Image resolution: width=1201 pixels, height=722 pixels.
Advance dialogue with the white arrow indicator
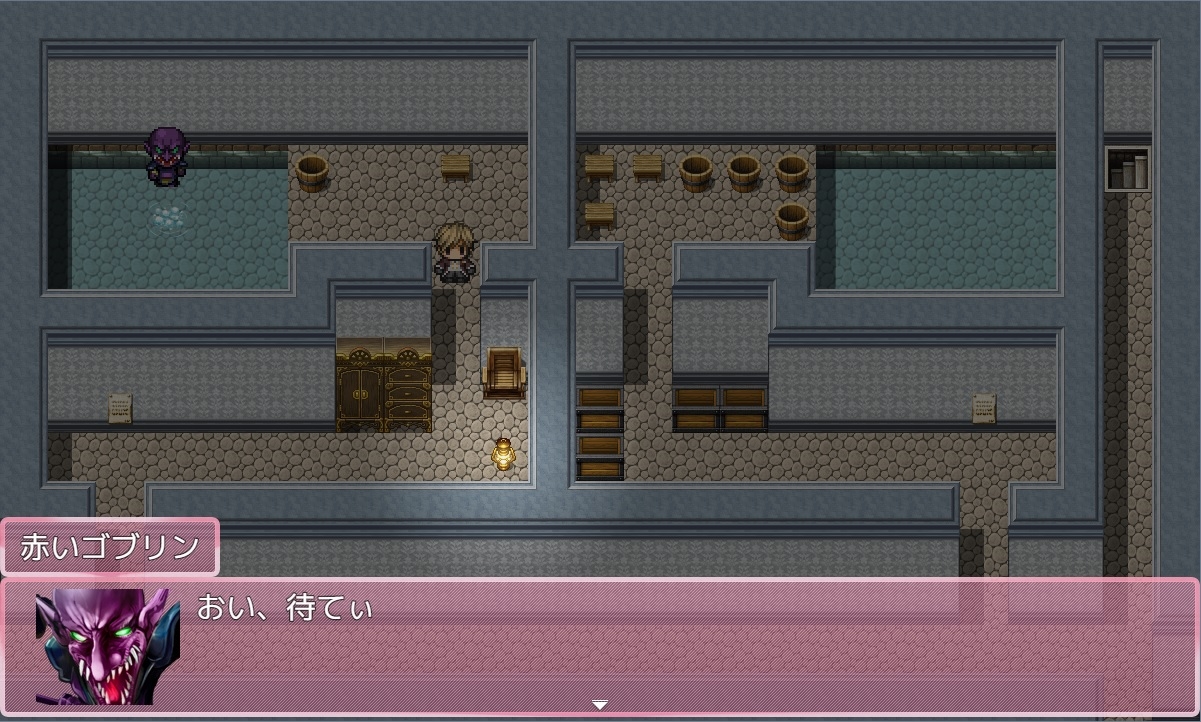tap(599, 705)
